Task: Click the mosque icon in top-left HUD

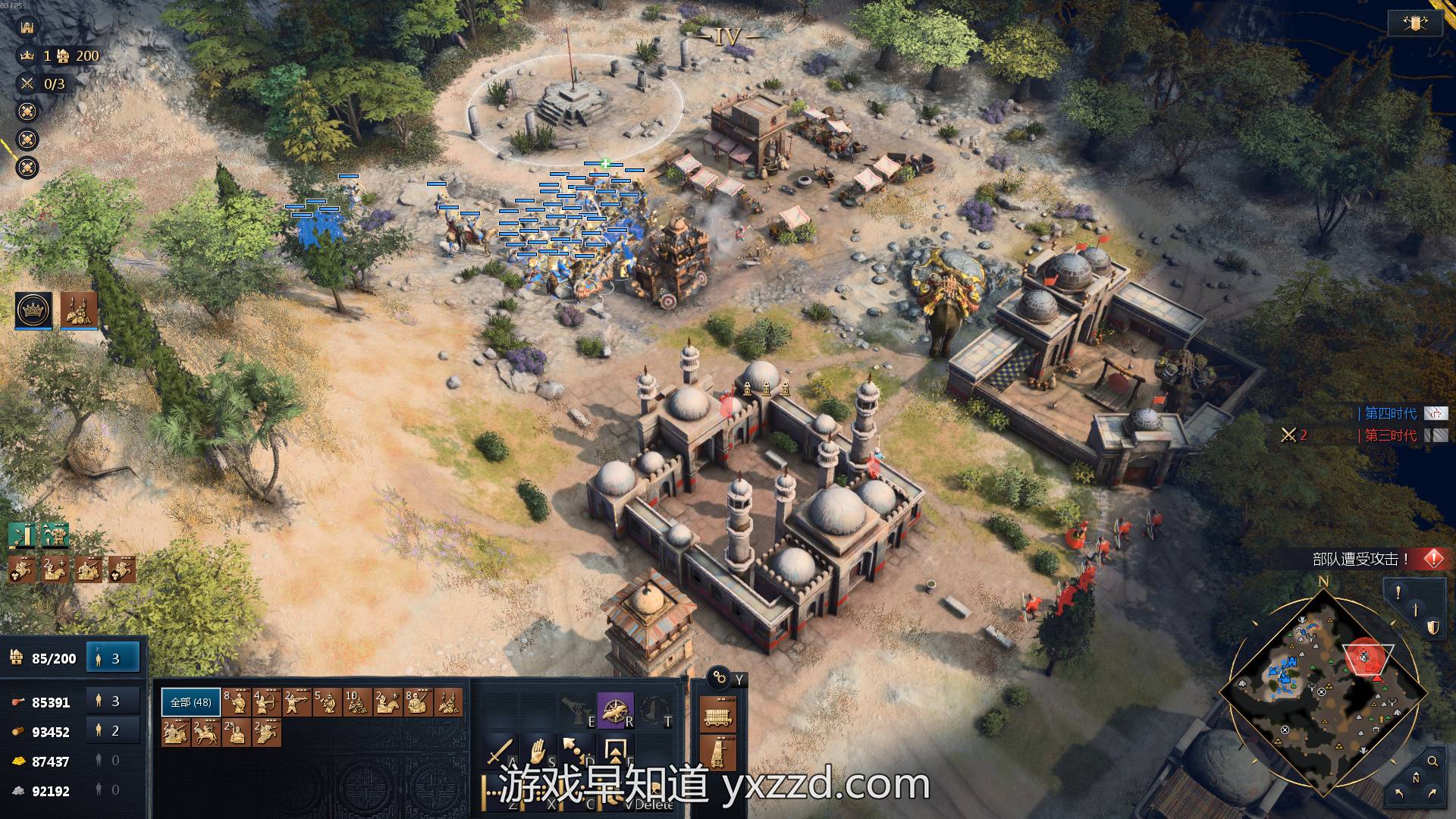Action: [x=27, y=27]
